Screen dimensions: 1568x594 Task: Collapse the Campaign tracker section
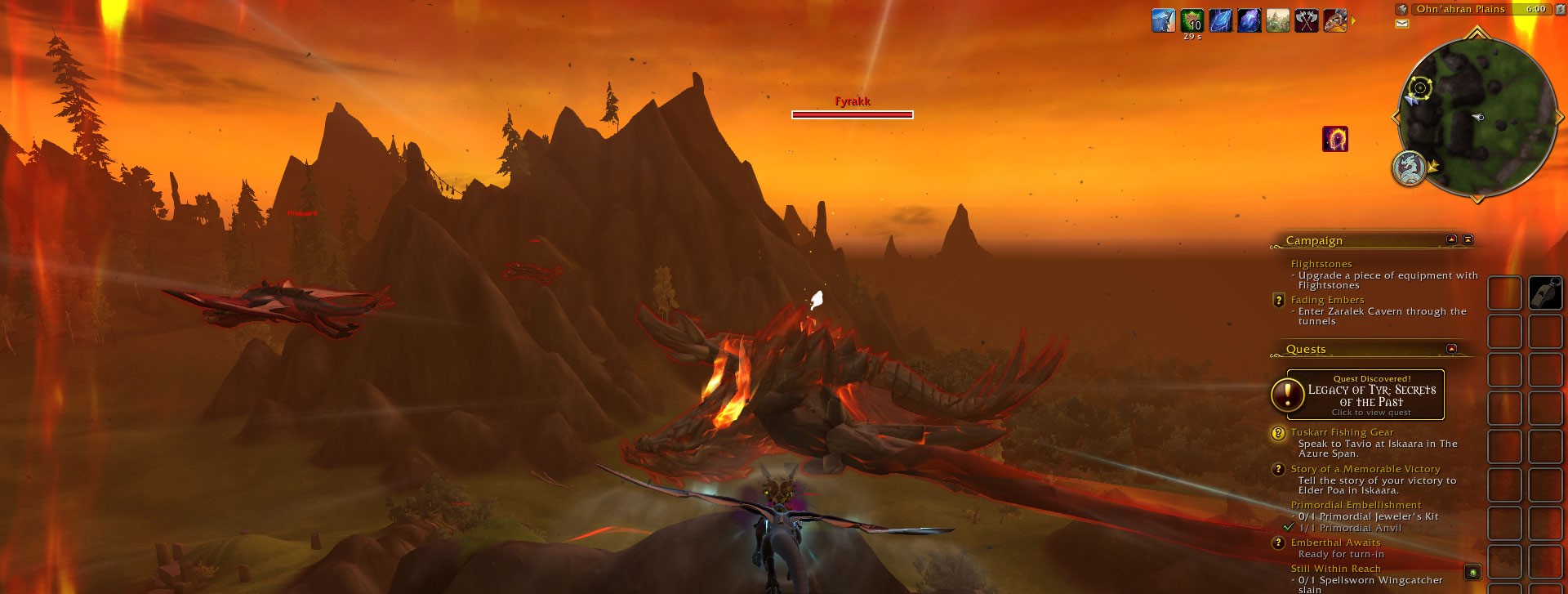[1451, 239]
